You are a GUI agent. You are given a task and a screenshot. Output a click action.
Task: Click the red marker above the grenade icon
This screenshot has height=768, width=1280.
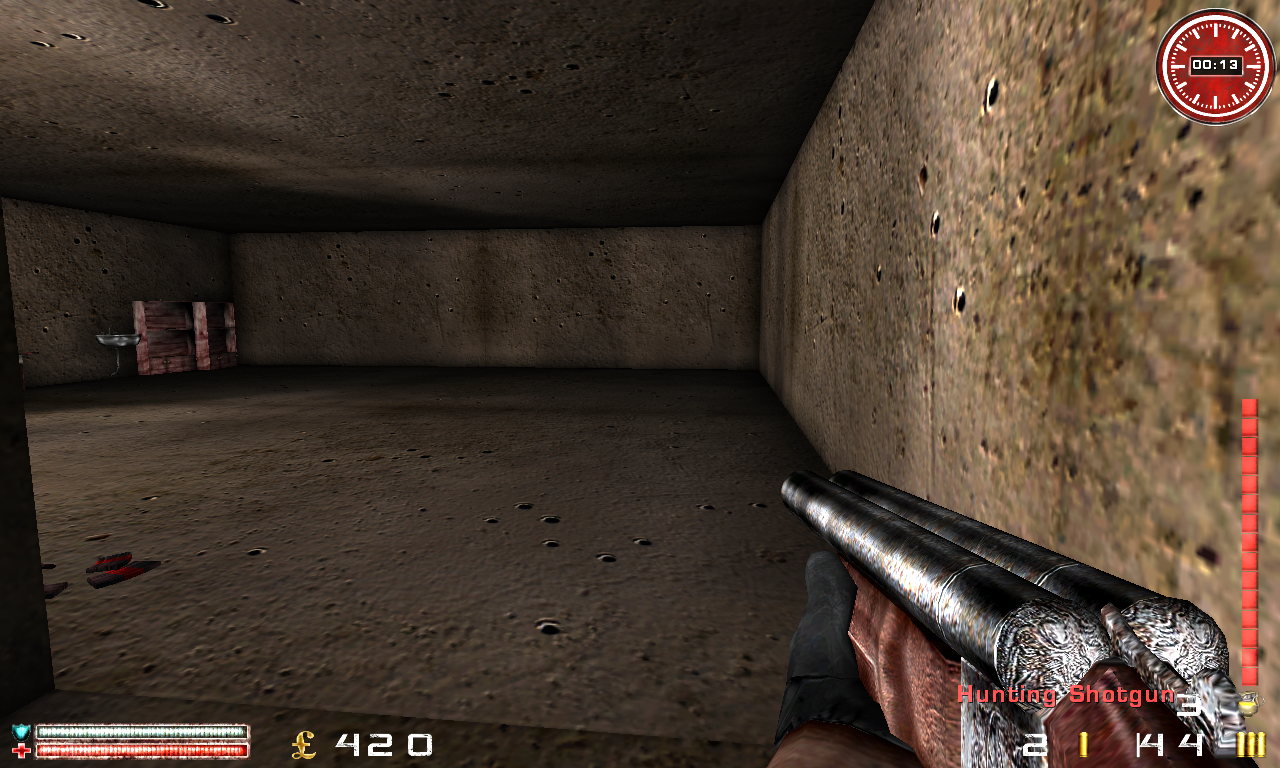[x=1248, y=677]
